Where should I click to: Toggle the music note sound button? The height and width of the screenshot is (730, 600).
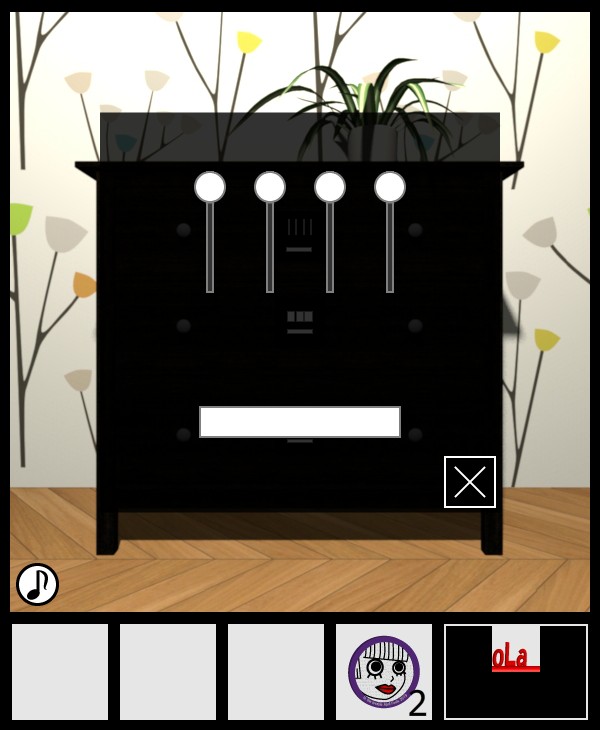pyautogui.click(x=37, y=585)
